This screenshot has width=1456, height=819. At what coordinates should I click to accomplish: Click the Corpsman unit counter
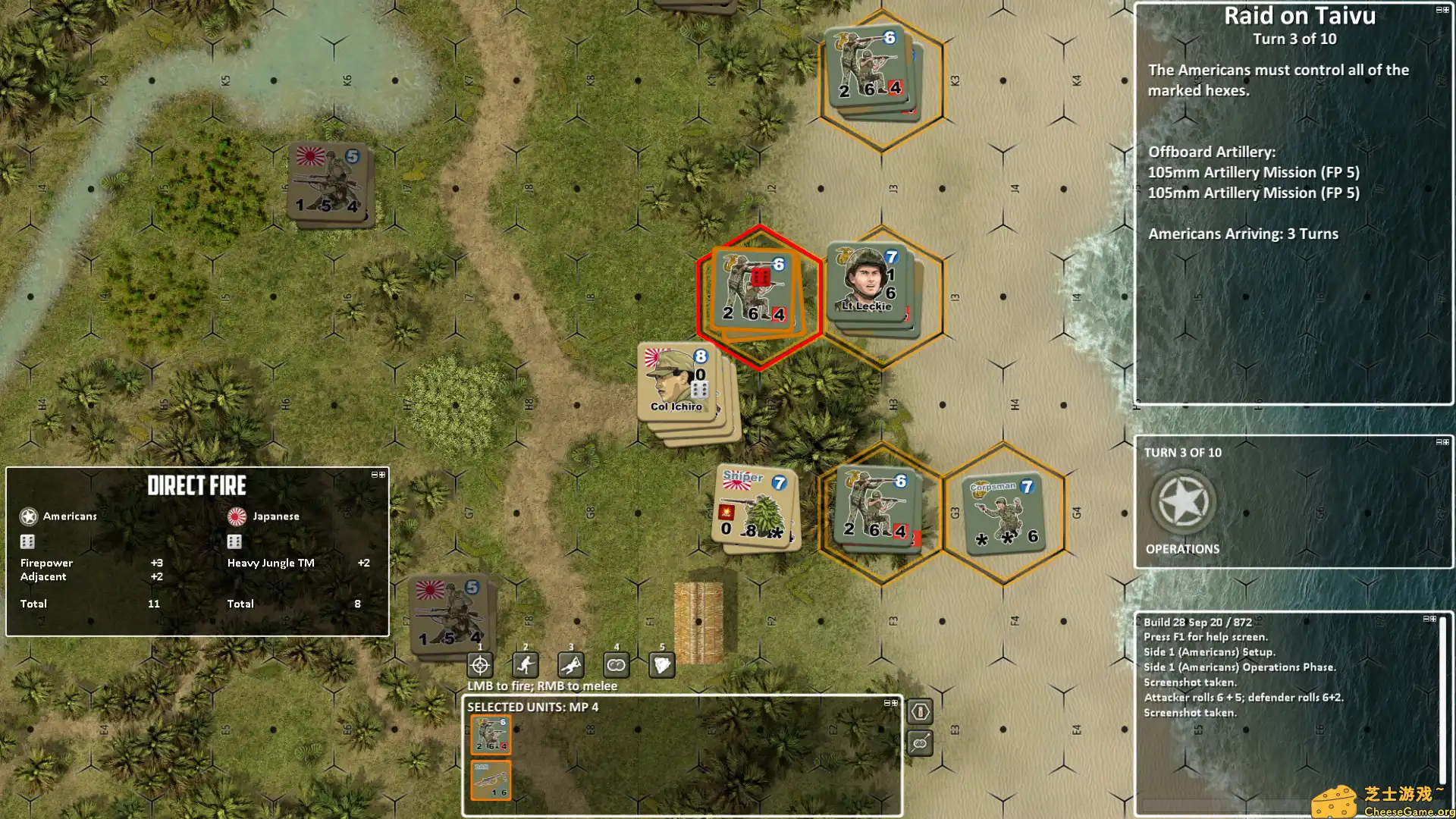point(1003,512)
